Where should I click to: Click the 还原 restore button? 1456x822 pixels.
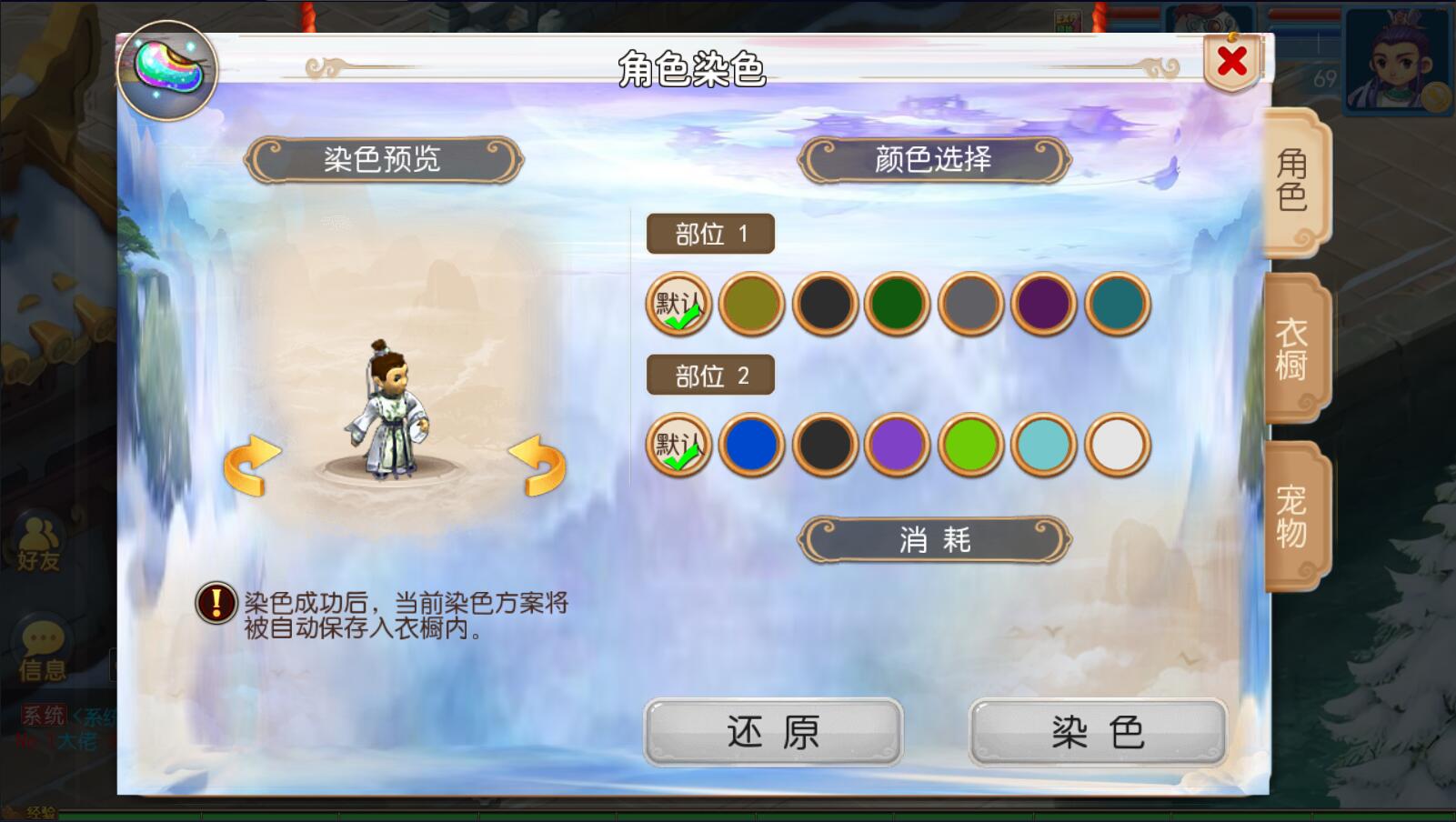click(773, 732)
